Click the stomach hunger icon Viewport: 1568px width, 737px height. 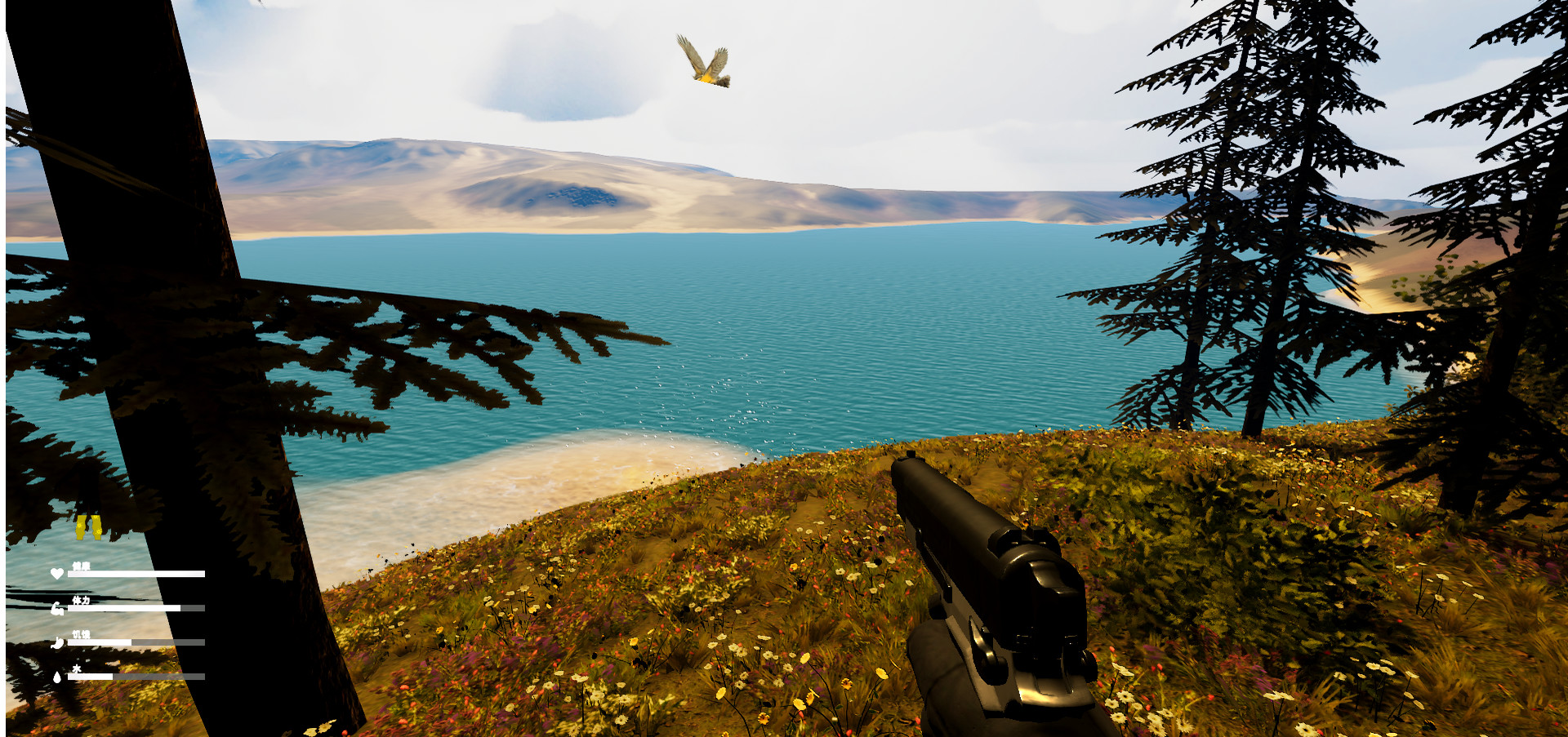[x=56, y=642]
